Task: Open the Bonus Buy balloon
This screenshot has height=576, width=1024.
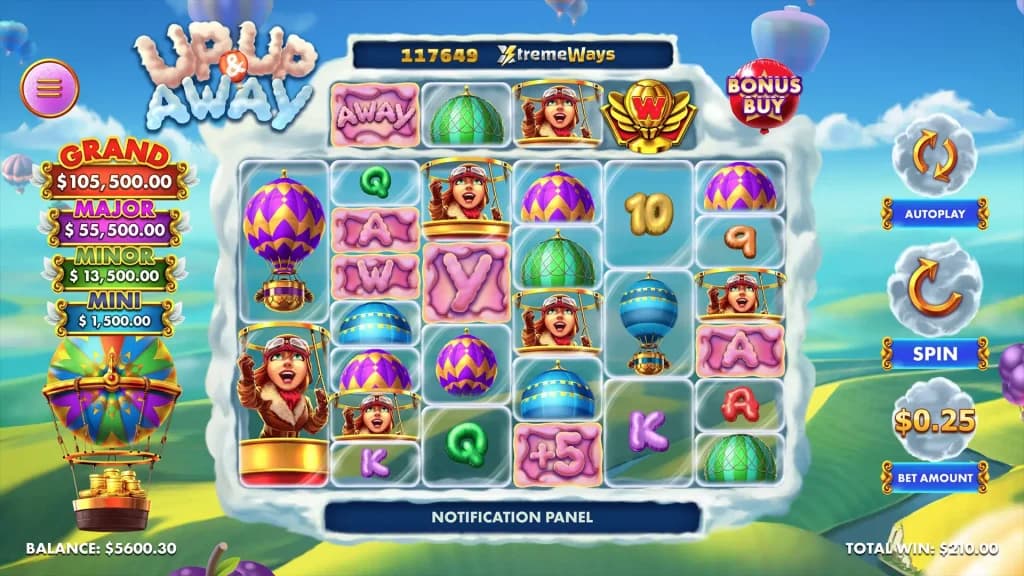Action: pos(764,94)
